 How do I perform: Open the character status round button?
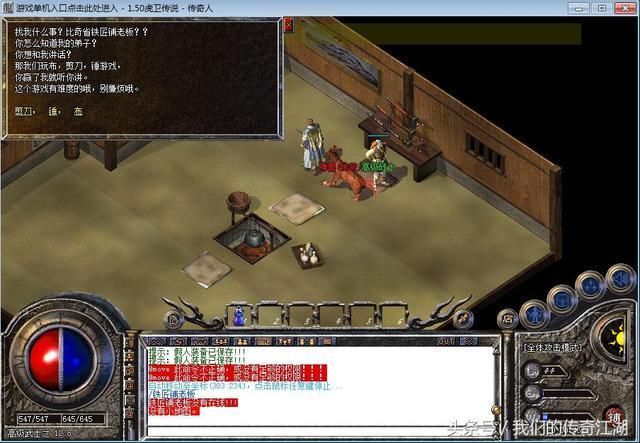click(x=535, y=312)
